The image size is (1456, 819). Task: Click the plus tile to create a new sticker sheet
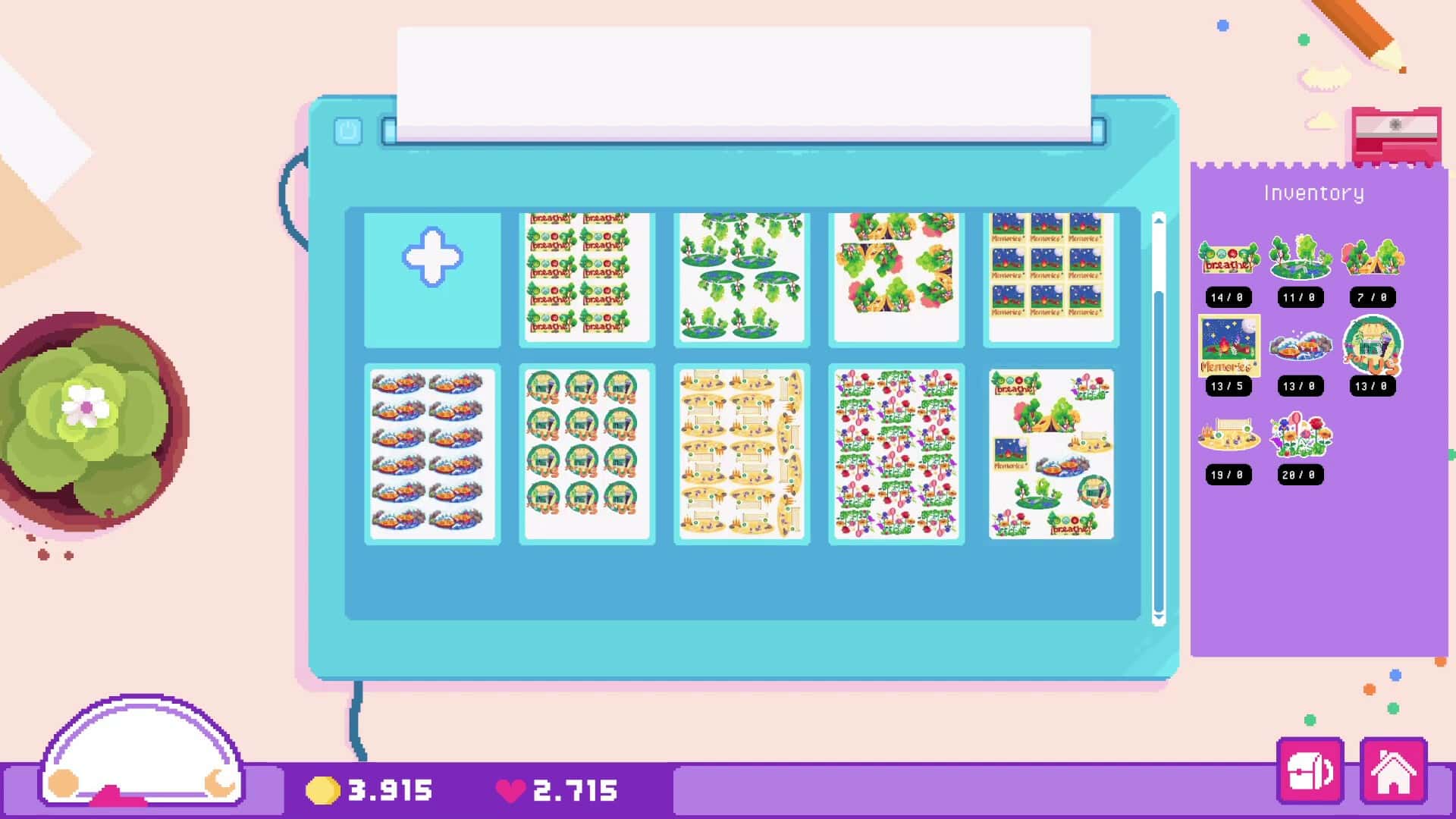(x=433, y=276)
